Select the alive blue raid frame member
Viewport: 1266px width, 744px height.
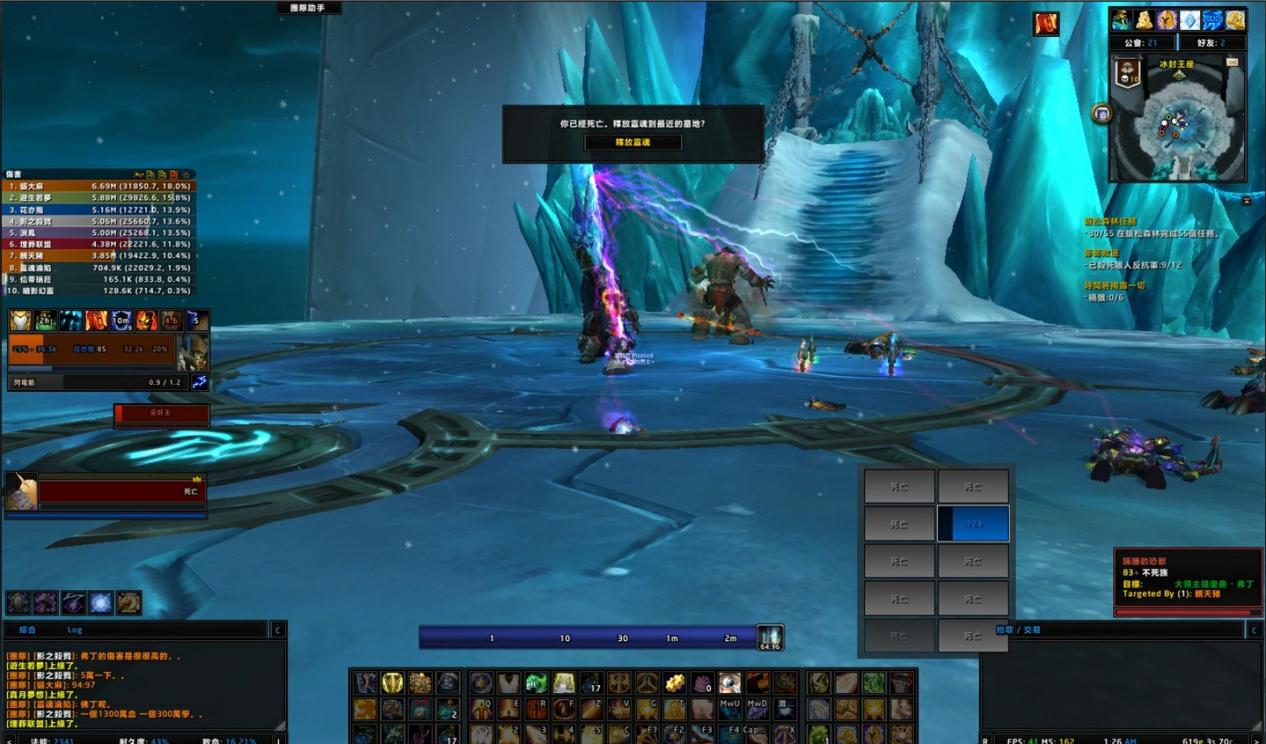pos(973,523)
